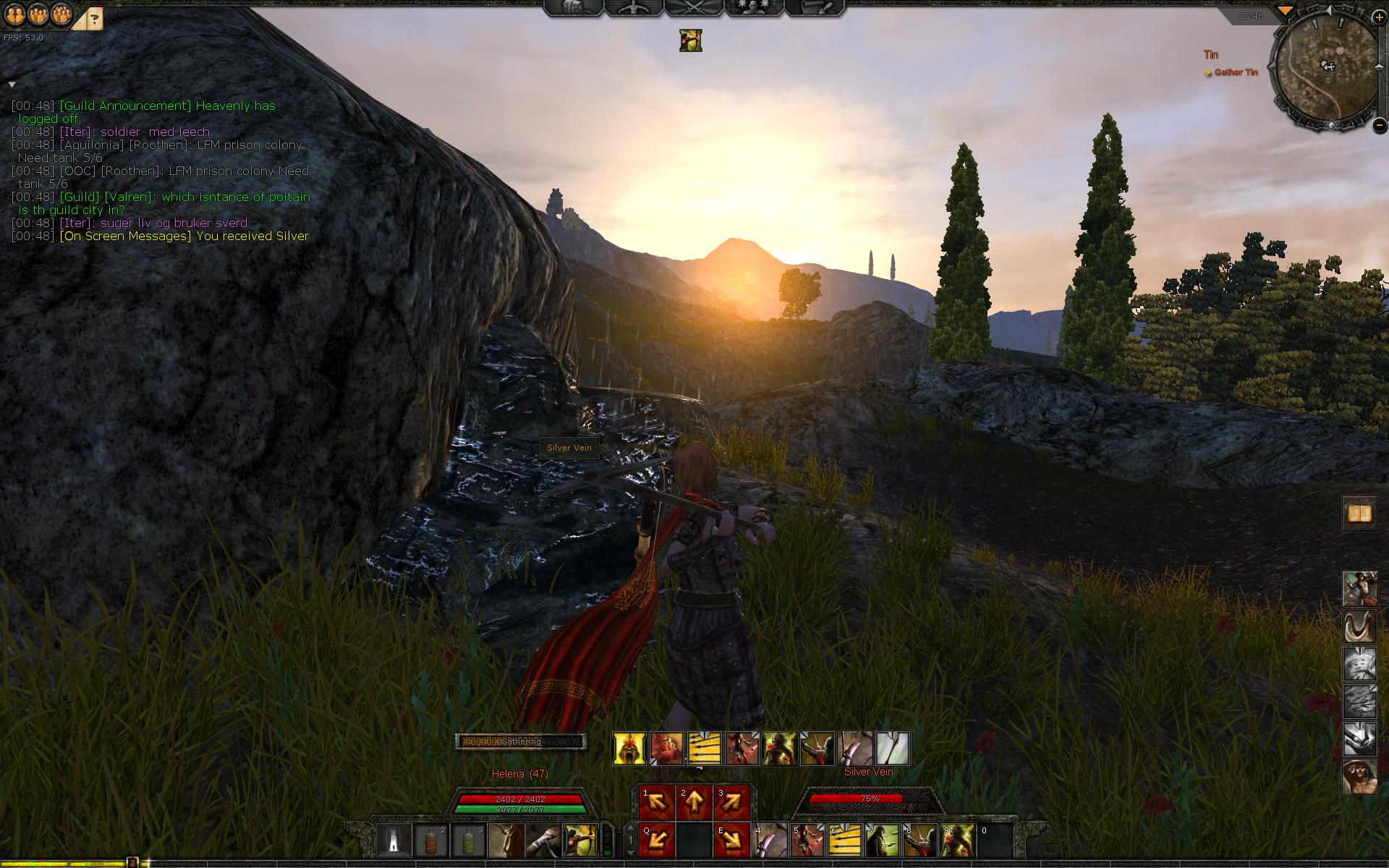The image size is (1389, 868).
Task: Collapse the chat window with the small arrow
Action: 12,85
